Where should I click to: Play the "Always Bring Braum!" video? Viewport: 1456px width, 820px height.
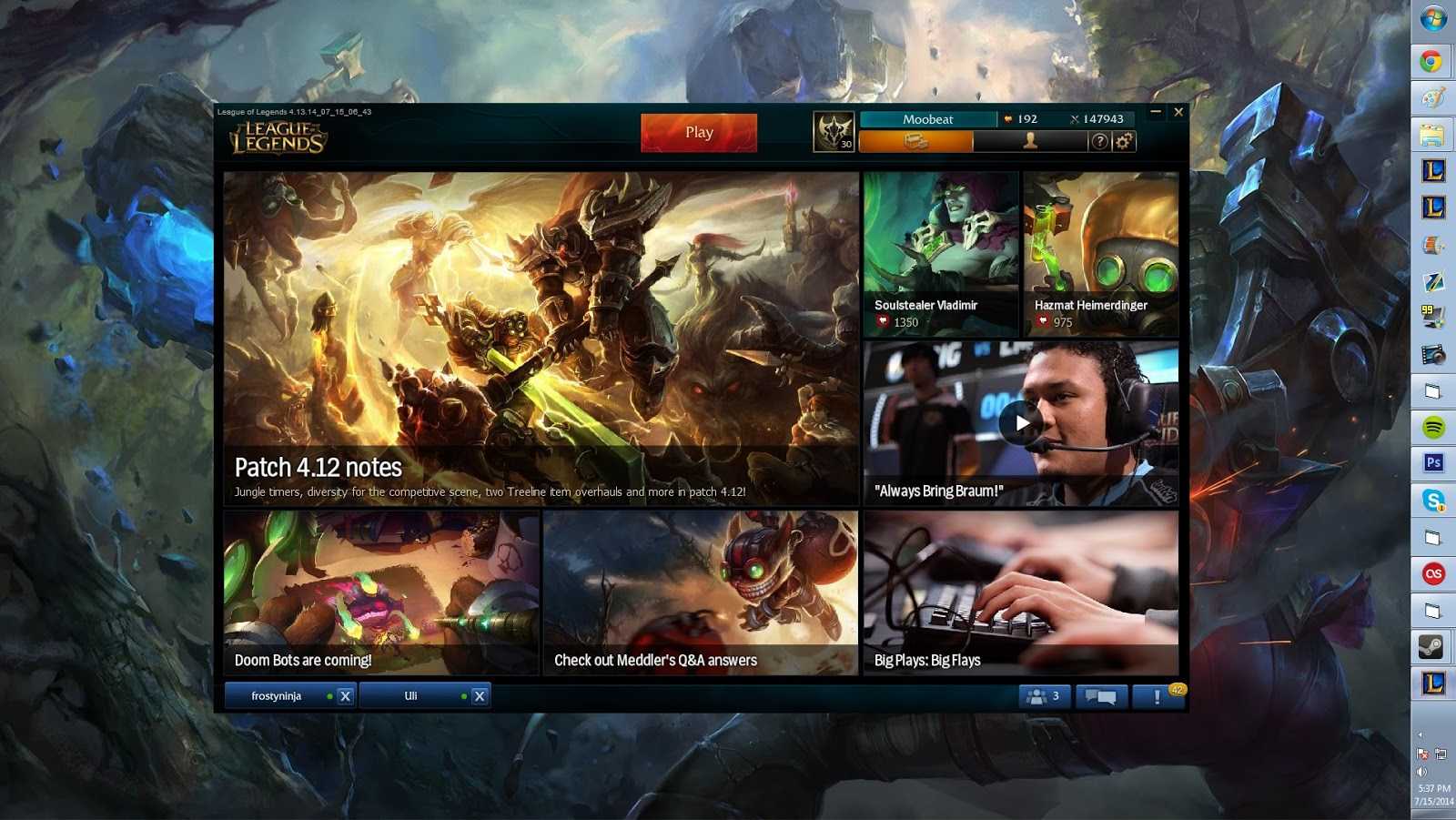[1021, 421]
